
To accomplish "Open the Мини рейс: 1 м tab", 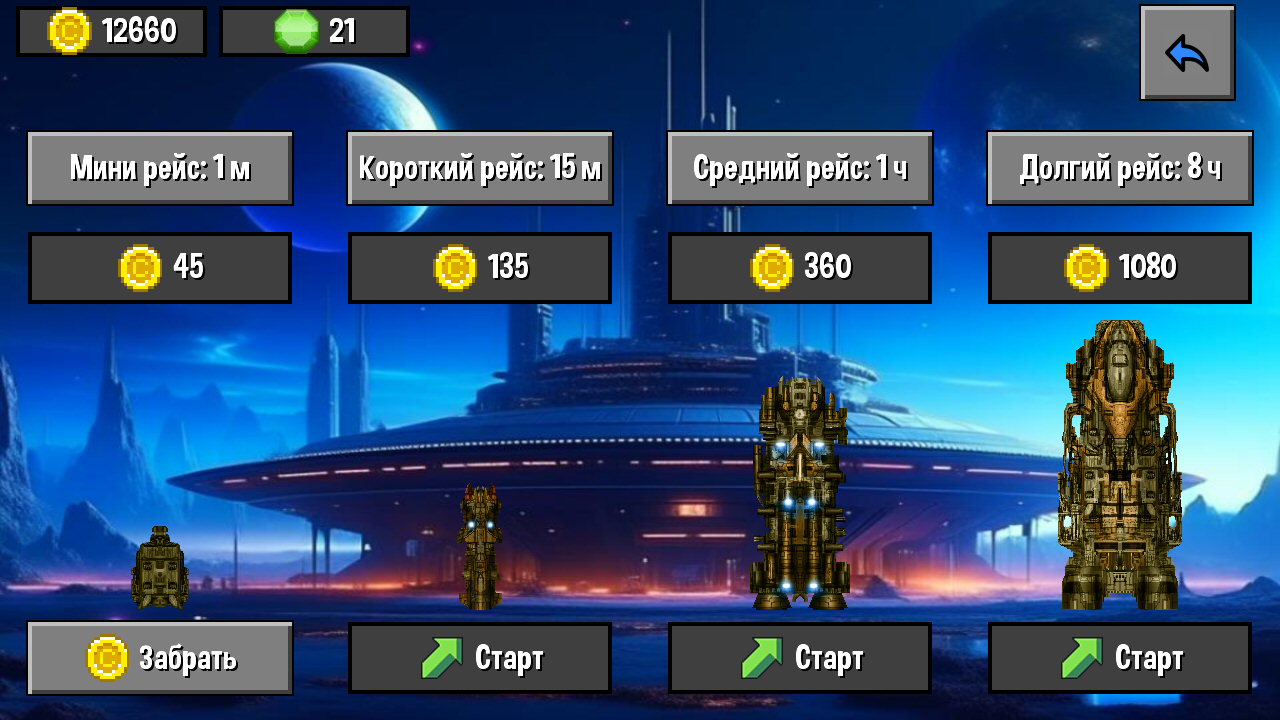I will pyautogui.click(x=160, y=167).
